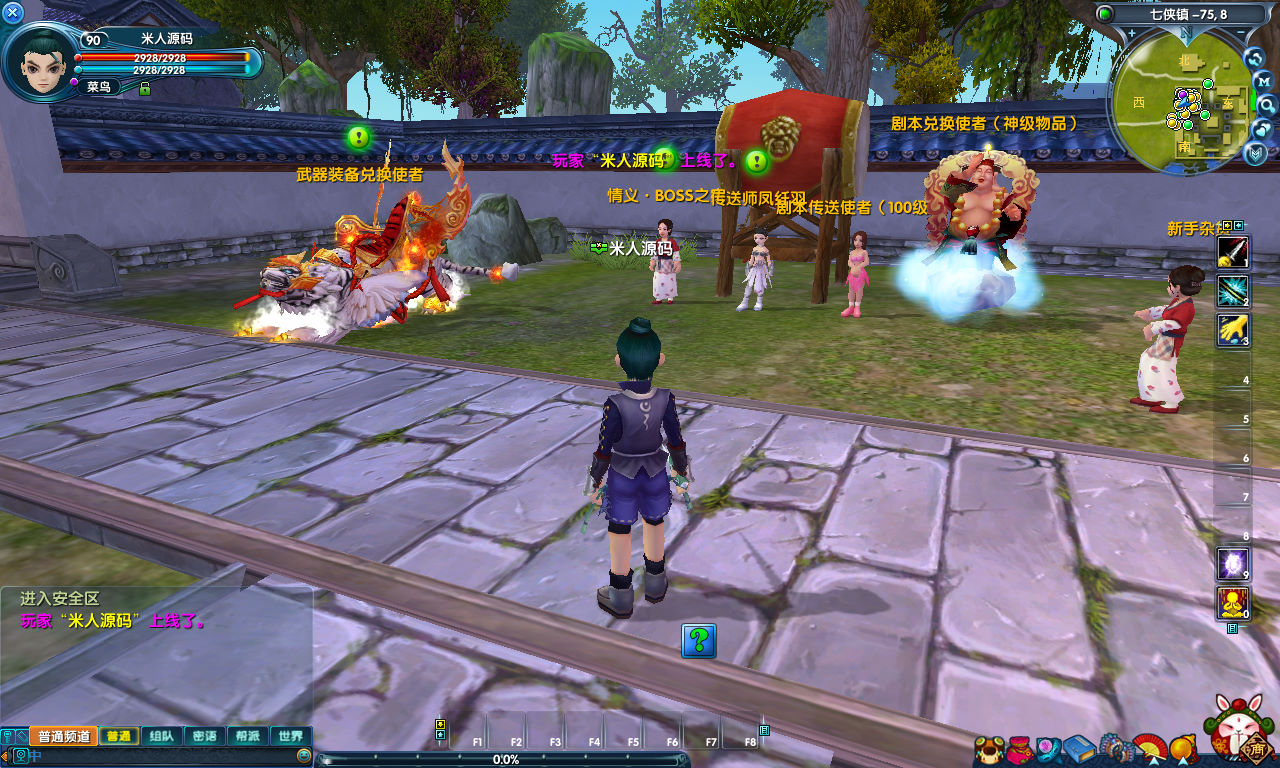Open the pink bag inventory icon
1280x768 pixels.
(x=1019, y=748)
